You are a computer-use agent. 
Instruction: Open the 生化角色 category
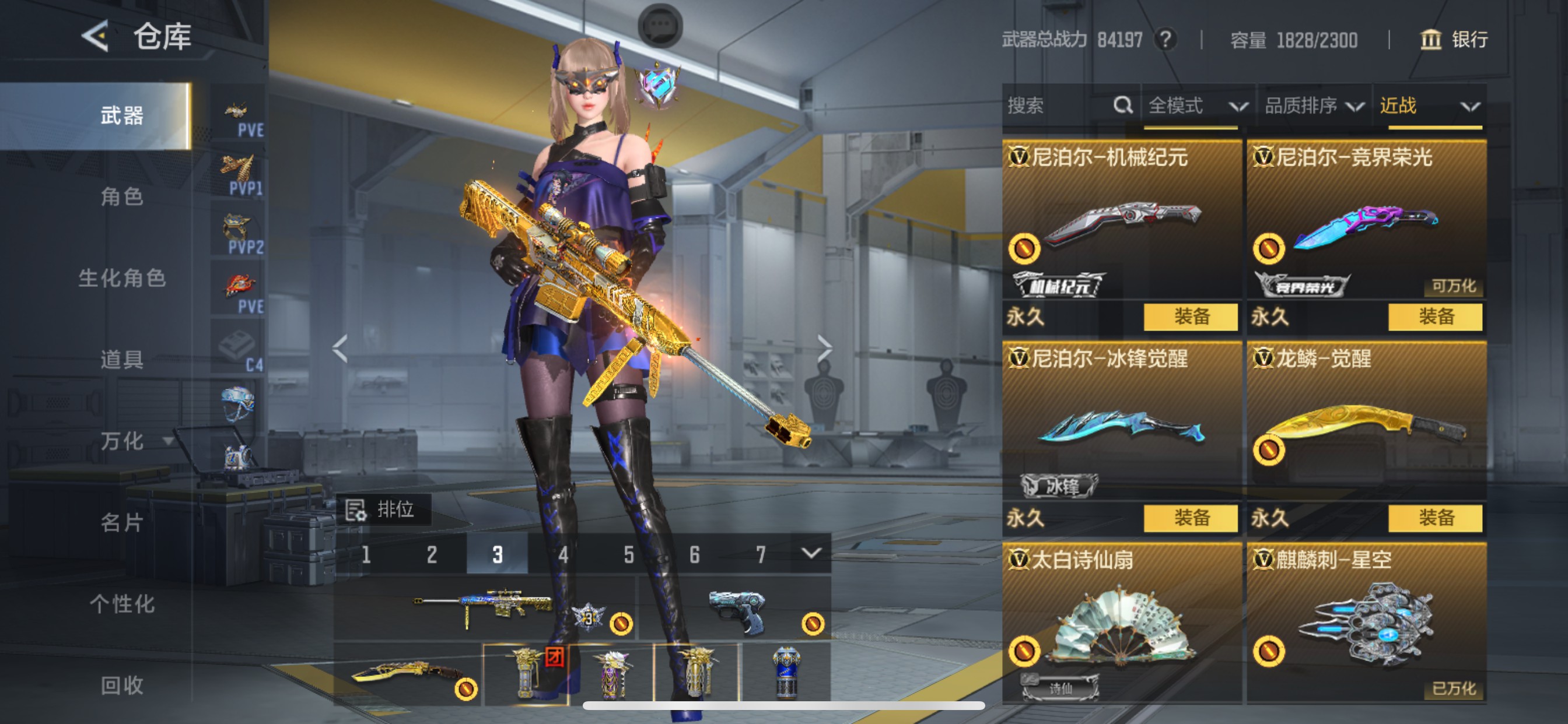122,278
